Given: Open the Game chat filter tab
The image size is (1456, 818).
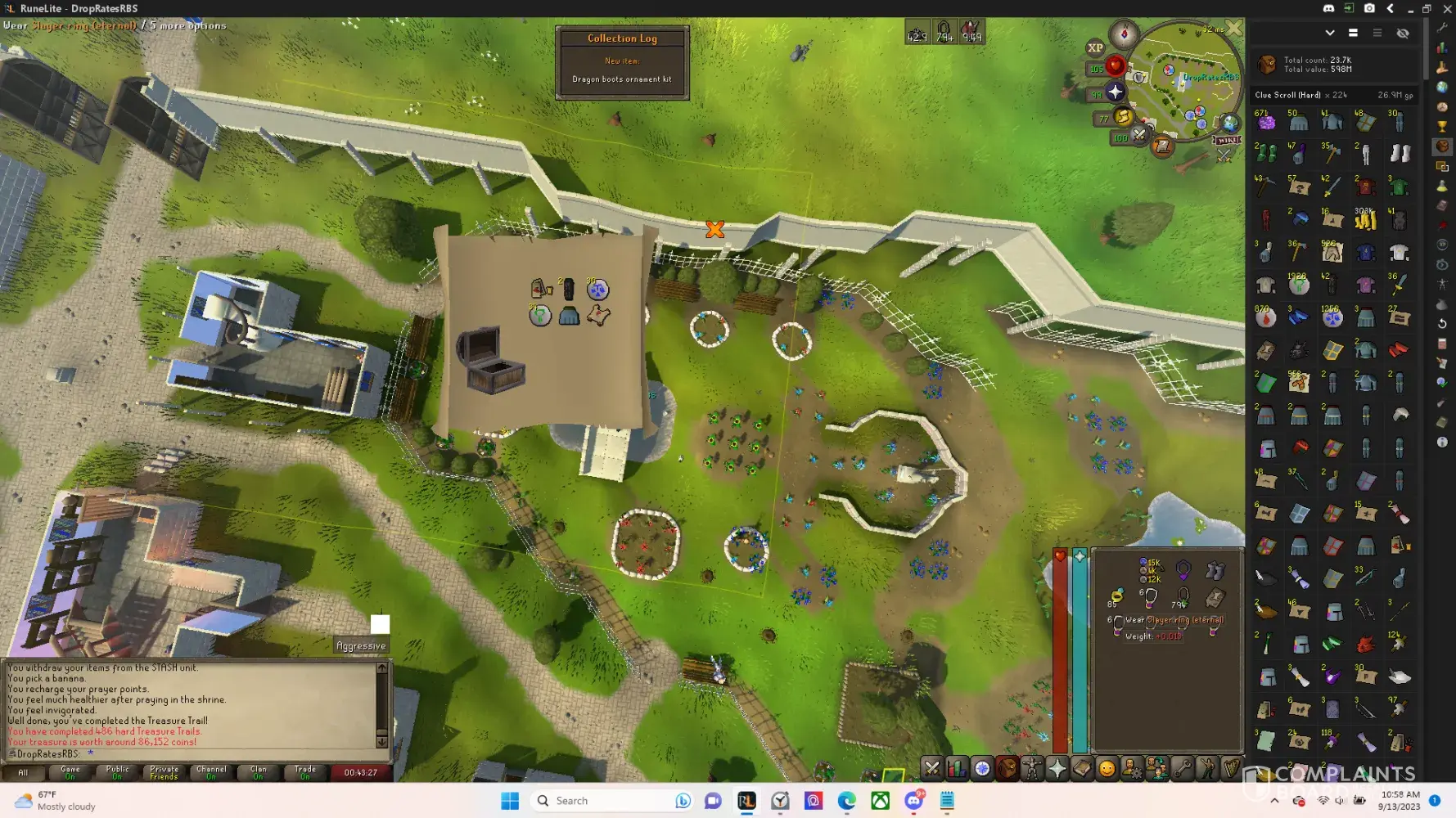Looking at the screenshot, I should tap(70, 772).
